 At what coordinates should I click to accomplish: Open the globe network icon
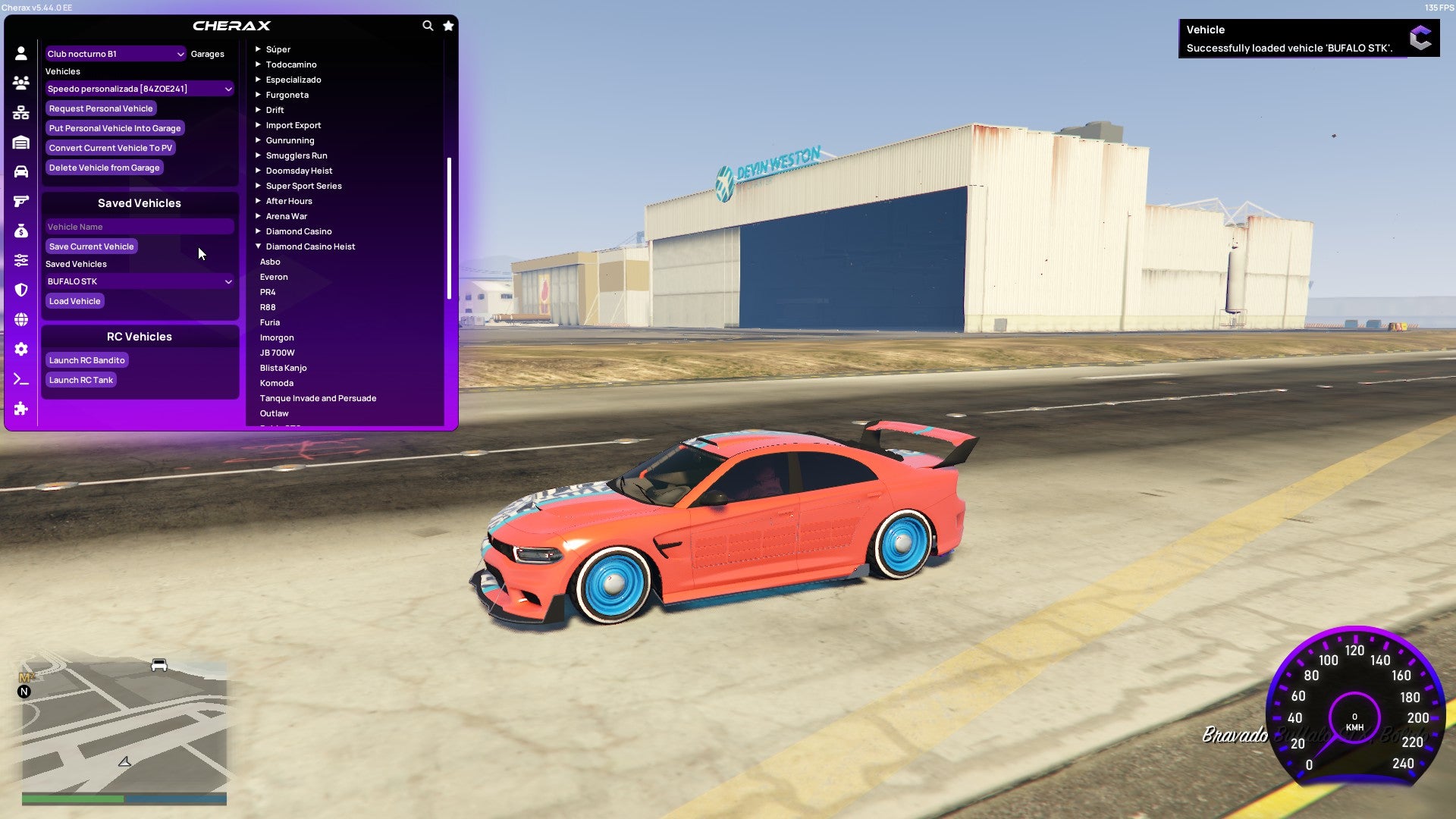click(20, 318)
